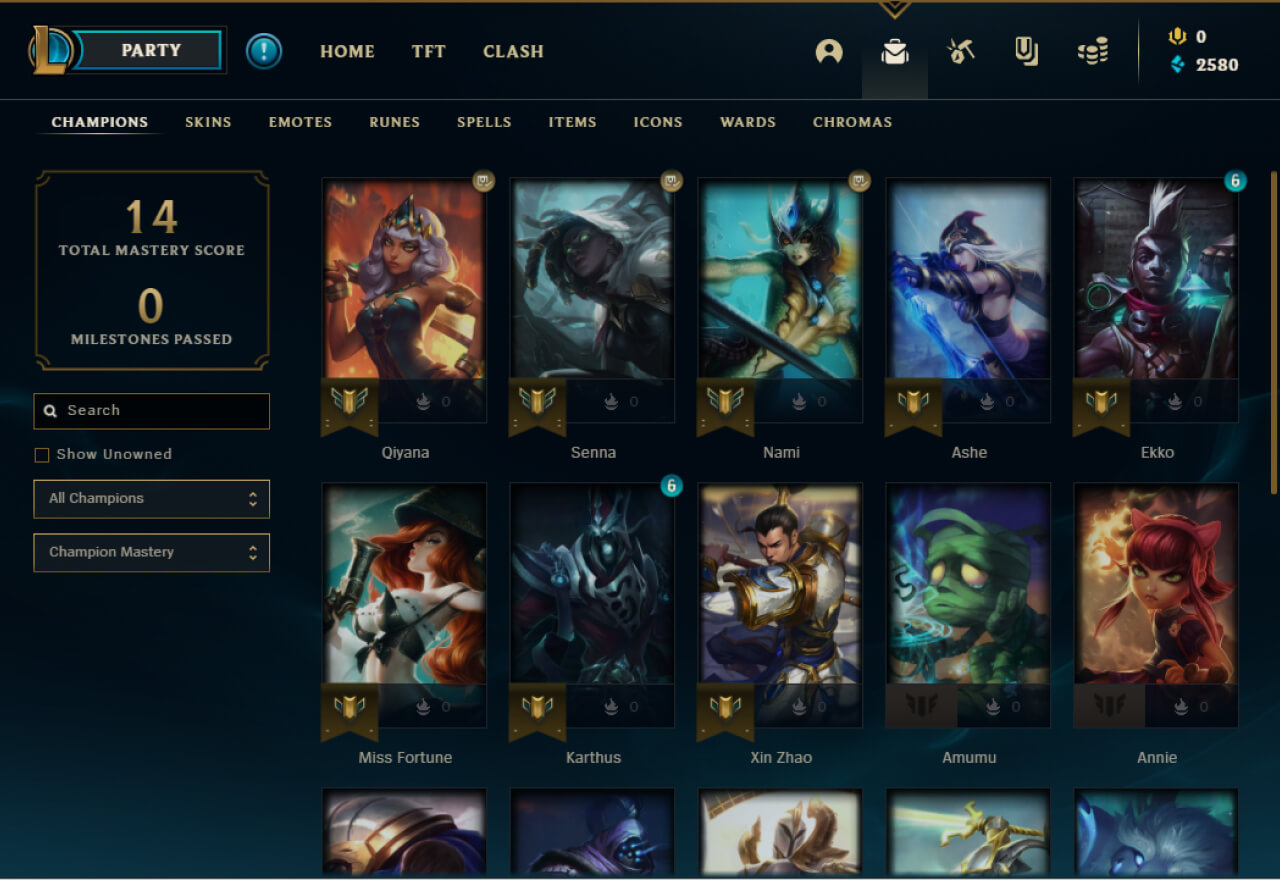Go to the TFT section
Screen dimensions: 1280x880
point(428,51)
